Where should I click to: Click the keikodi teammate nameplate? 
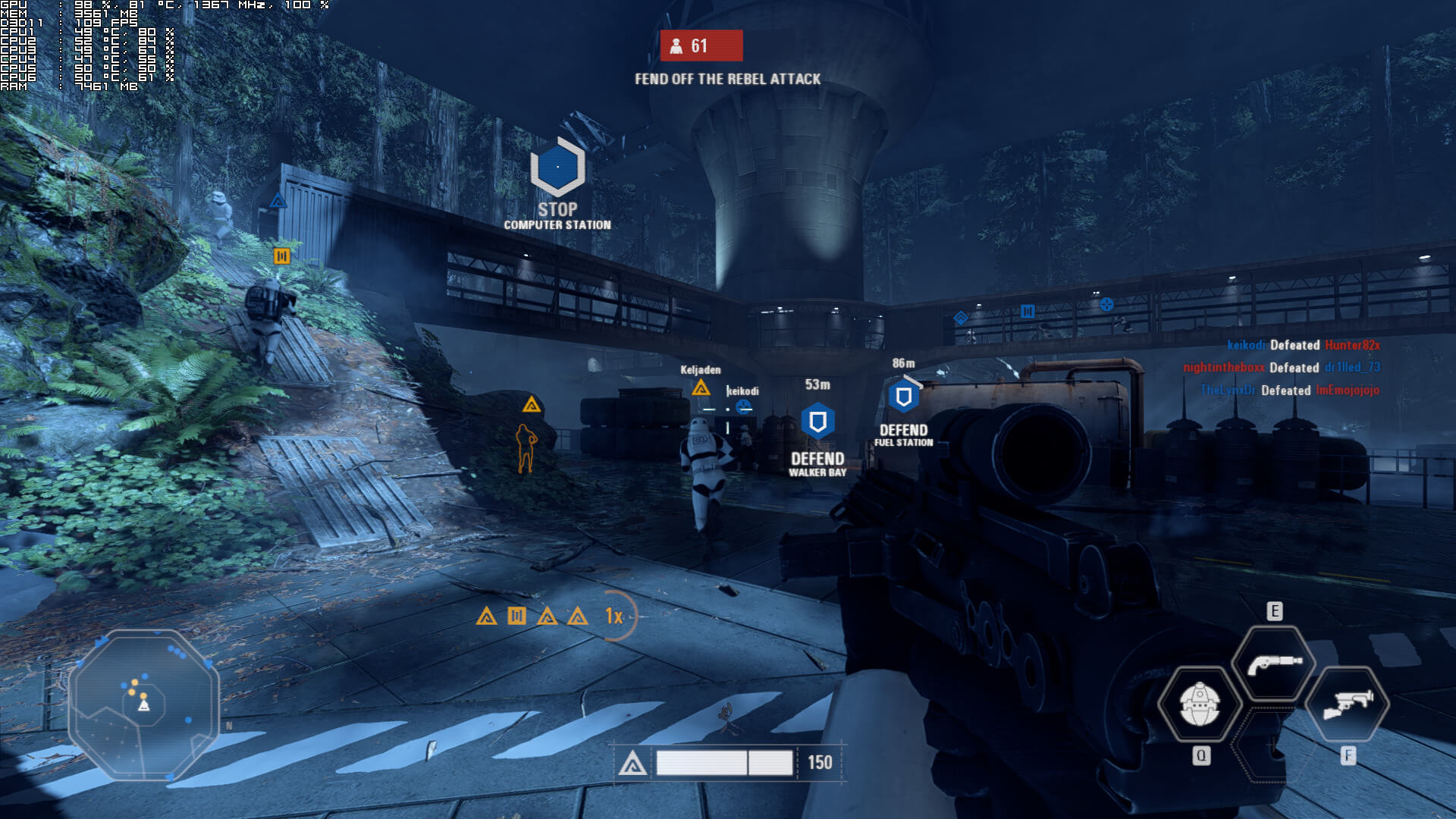pos(742,391)
